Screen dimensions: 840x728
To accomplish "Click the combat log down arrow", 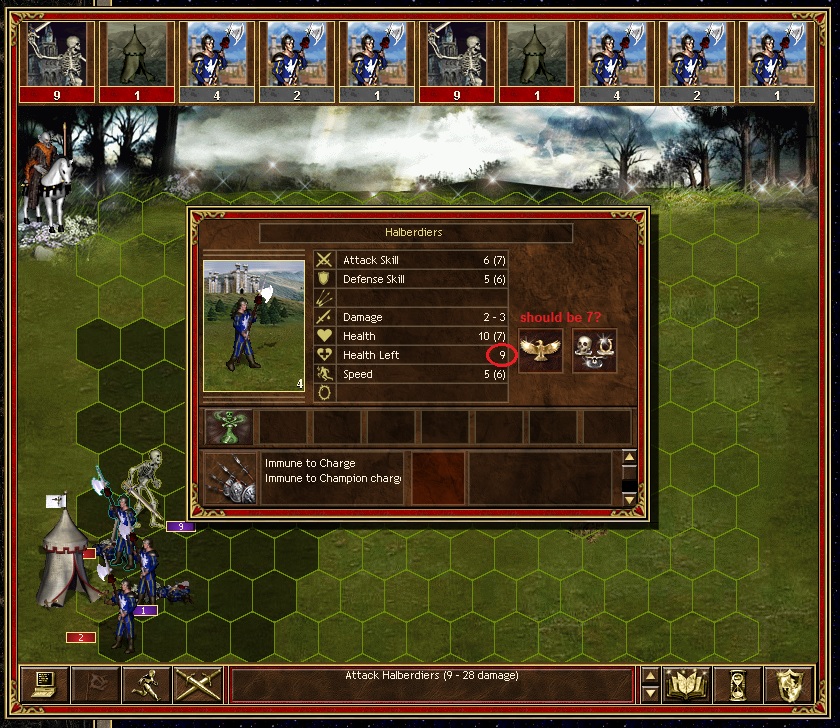I will pos(649,693).
